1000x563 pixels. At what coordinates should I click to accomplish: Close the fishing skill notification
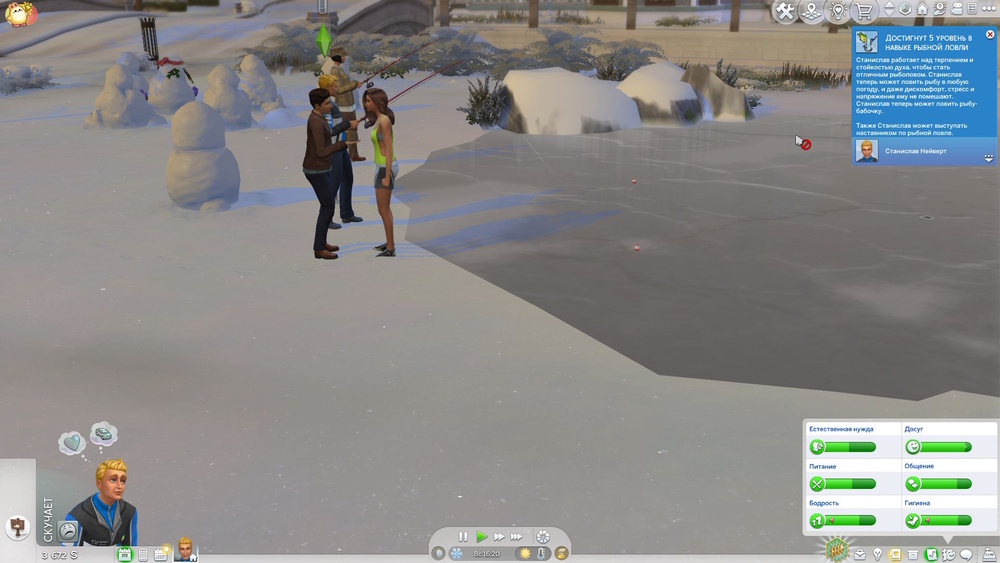990,35
